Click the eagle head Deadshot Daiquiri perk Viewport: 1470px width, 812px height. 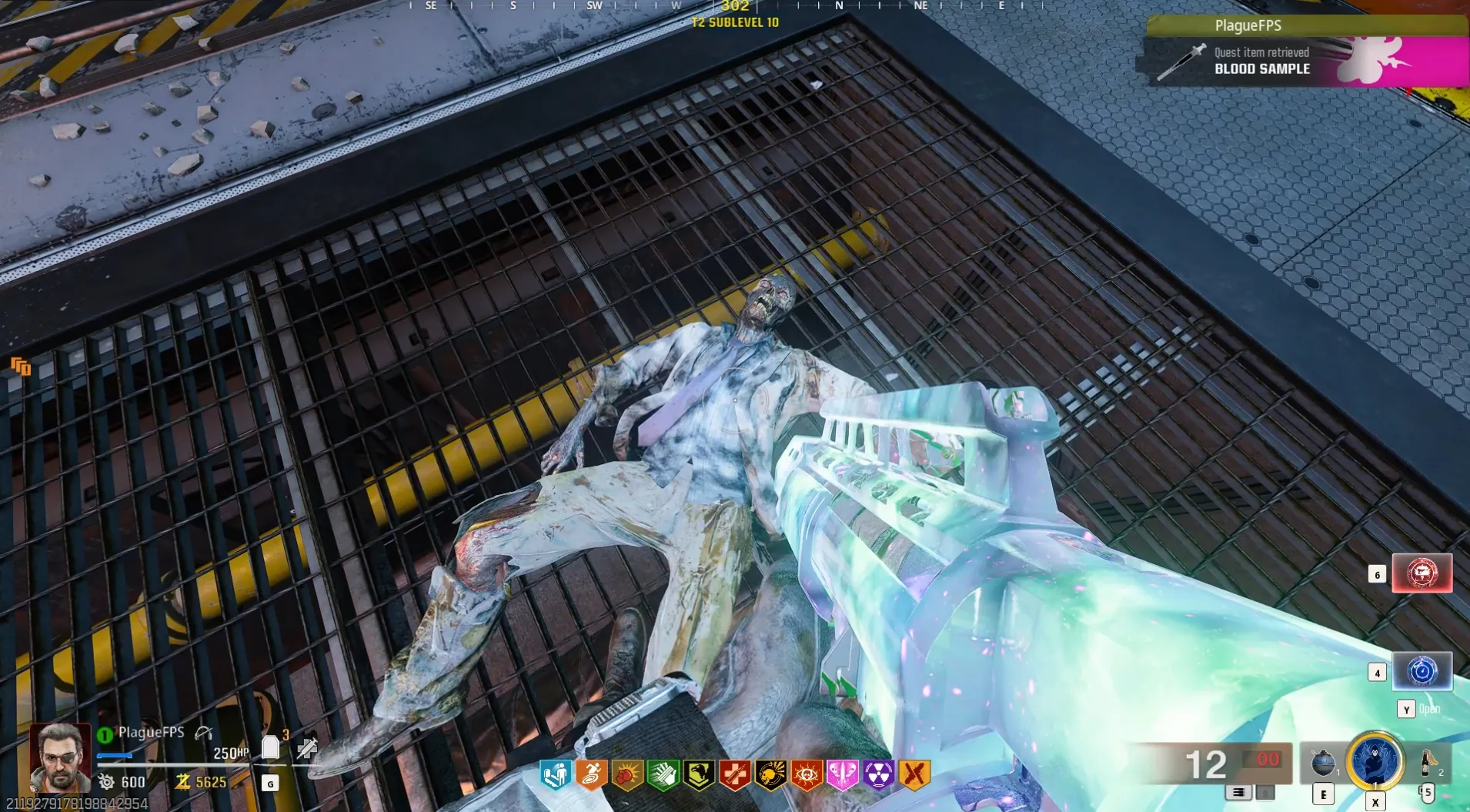[699, 775]
